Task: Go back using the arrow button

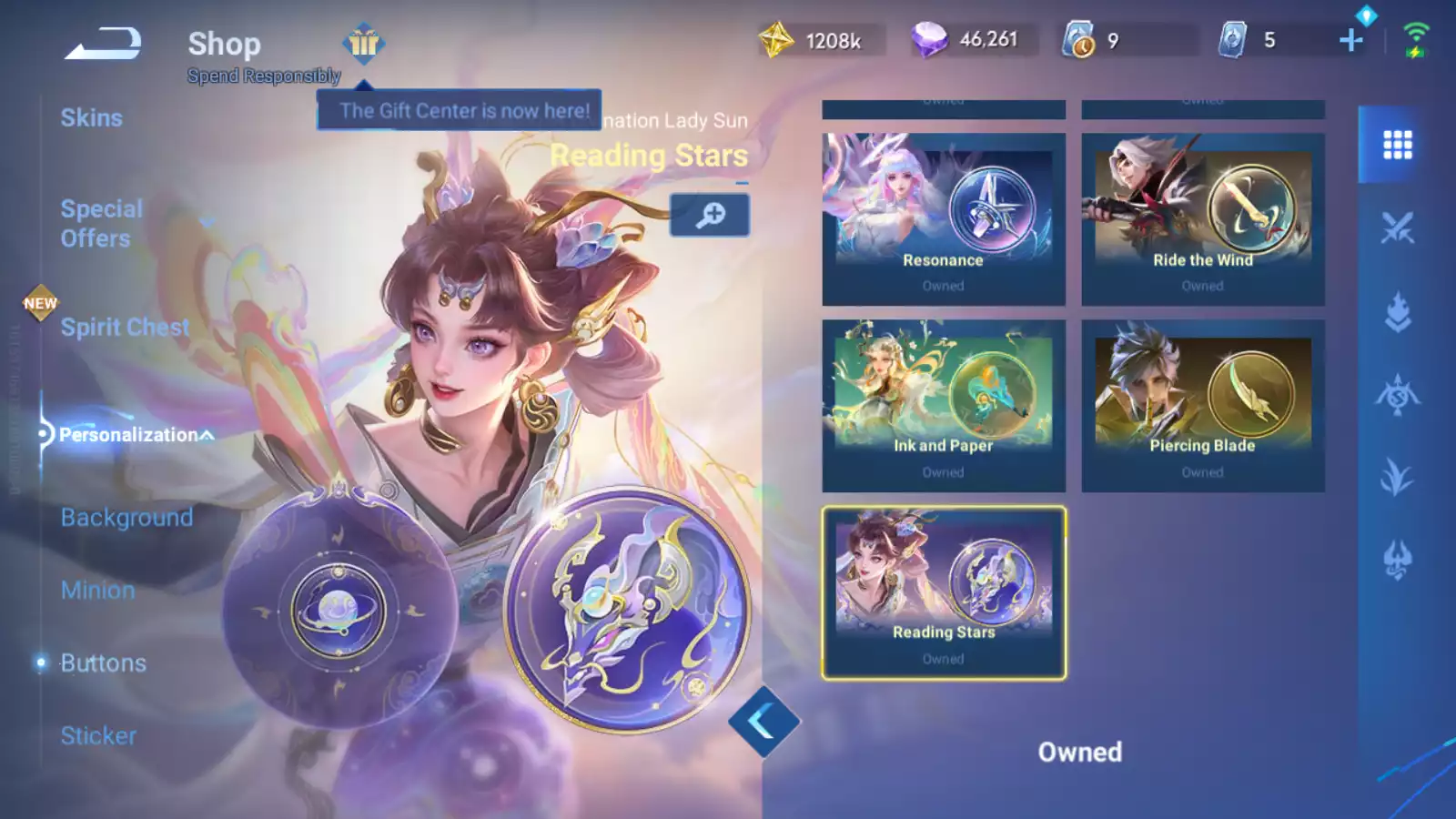Action: coord(103,43)
